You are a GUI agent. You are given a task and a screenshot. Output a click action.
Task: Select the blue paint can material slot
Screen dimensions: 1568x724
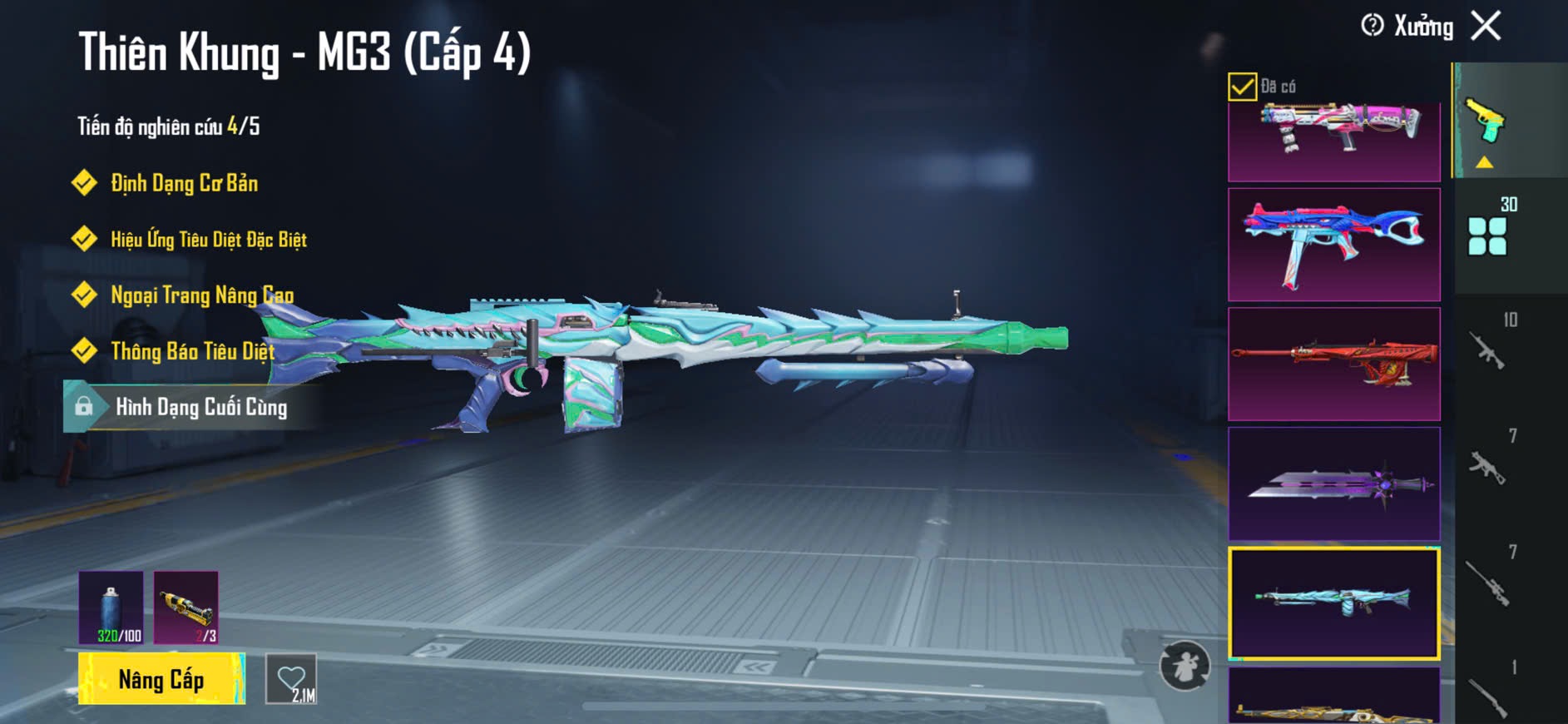(x=111, y=607)
